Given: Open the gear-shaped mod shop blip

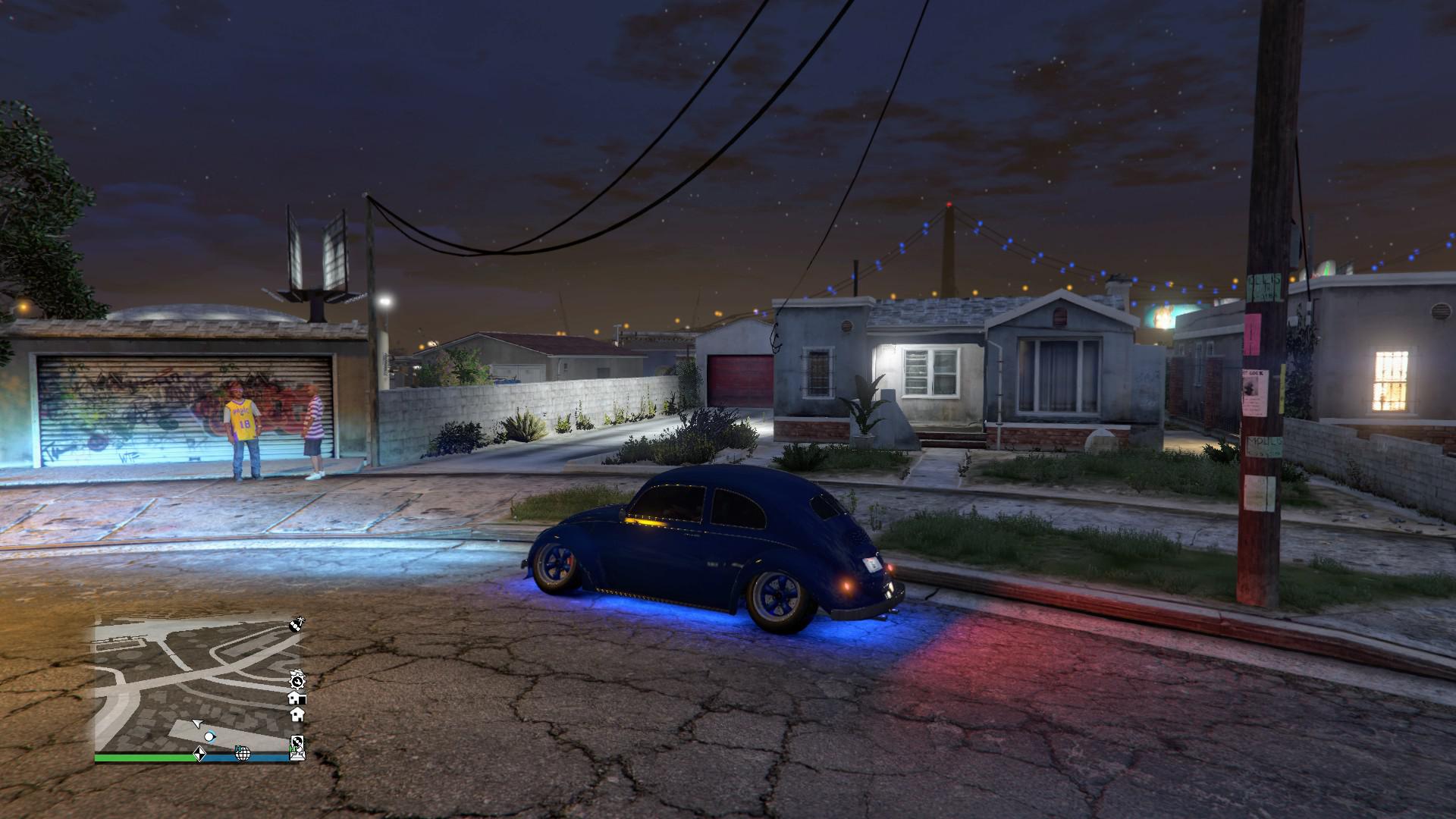Looking at the screenshot, I should [x=297, y=682].
